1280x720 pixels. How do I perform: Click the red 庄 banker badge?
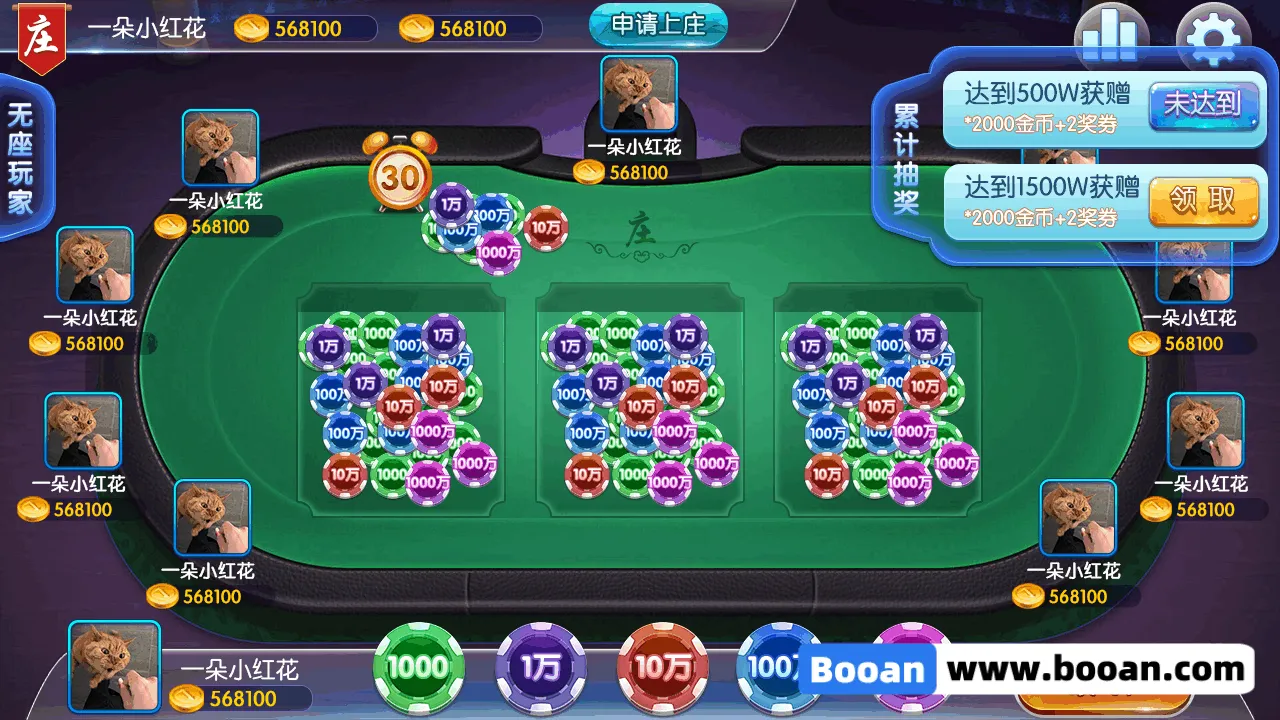point(43,38)
